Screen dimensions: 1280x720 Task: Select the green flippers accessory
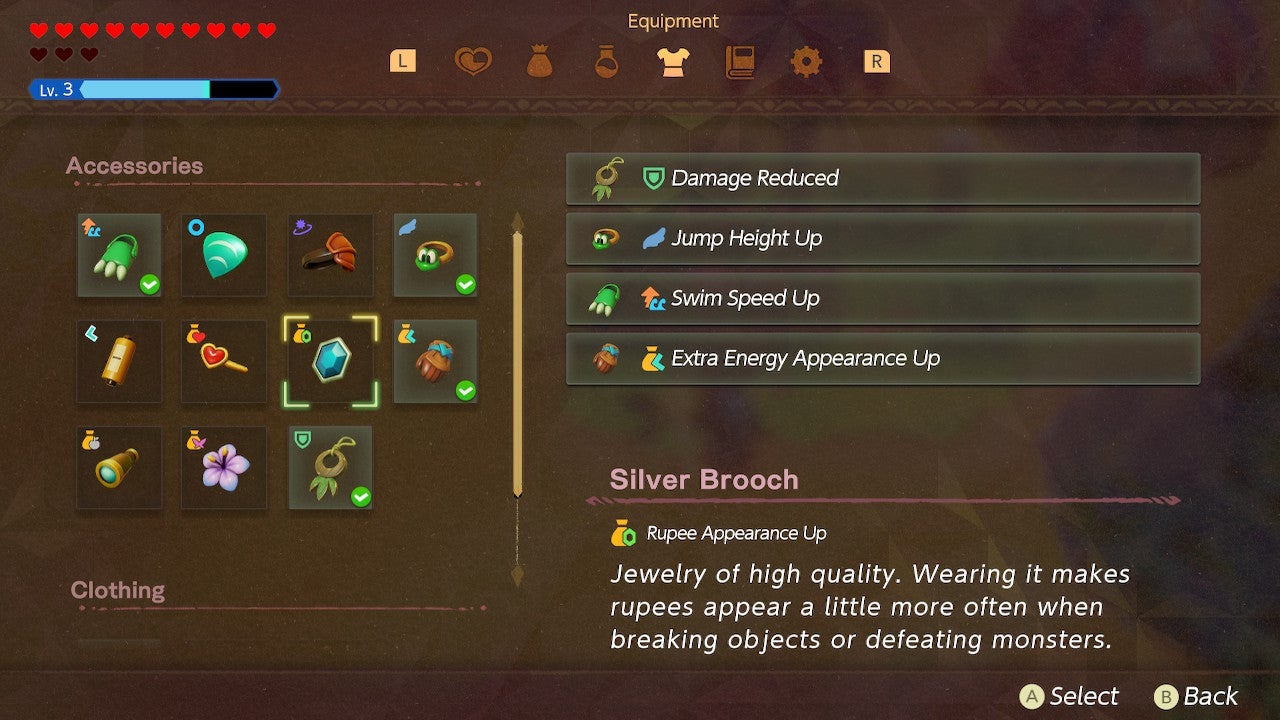tap(119, 257)
